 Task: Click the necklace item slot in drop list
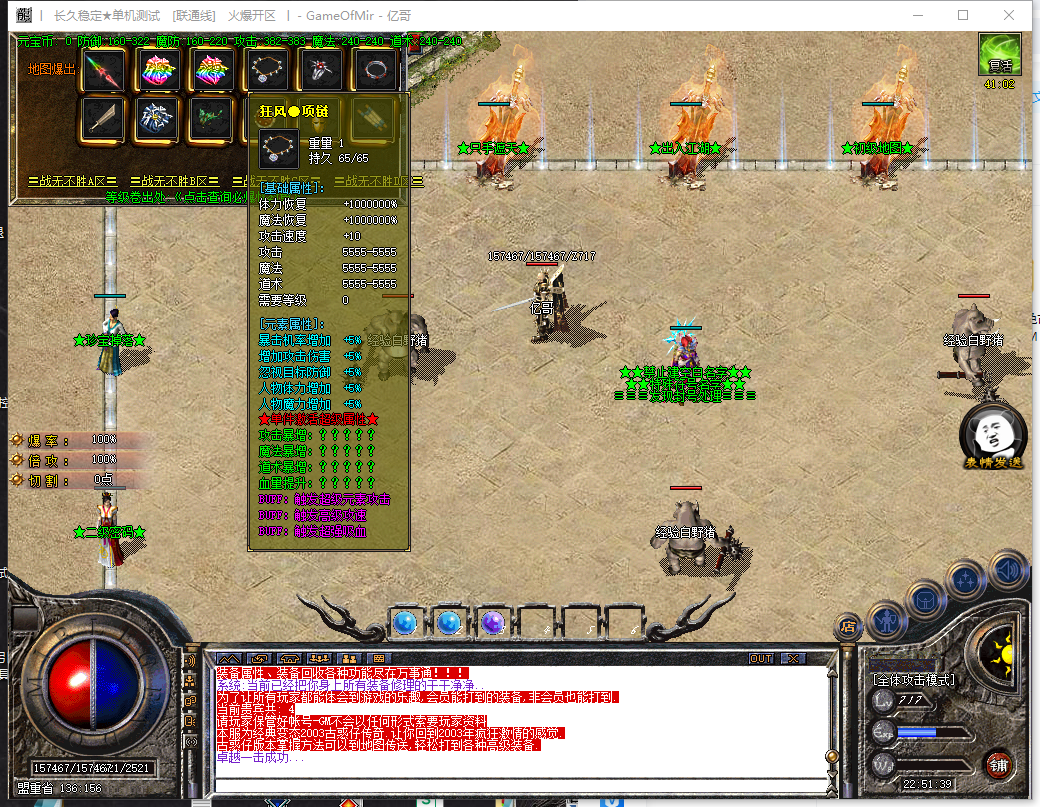tap(267, 69)
